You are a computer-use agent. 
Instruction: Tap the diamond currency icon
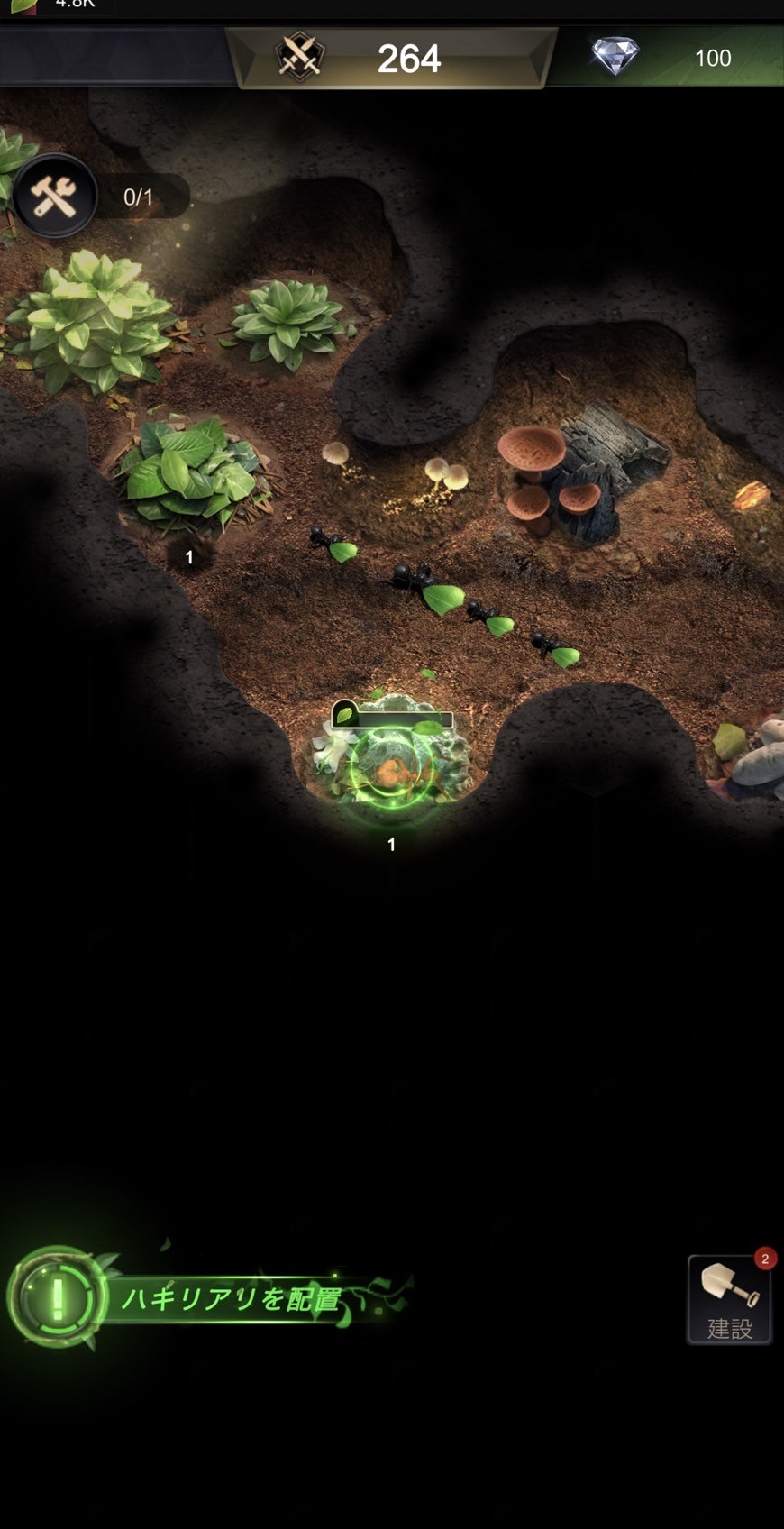(615, 57)
